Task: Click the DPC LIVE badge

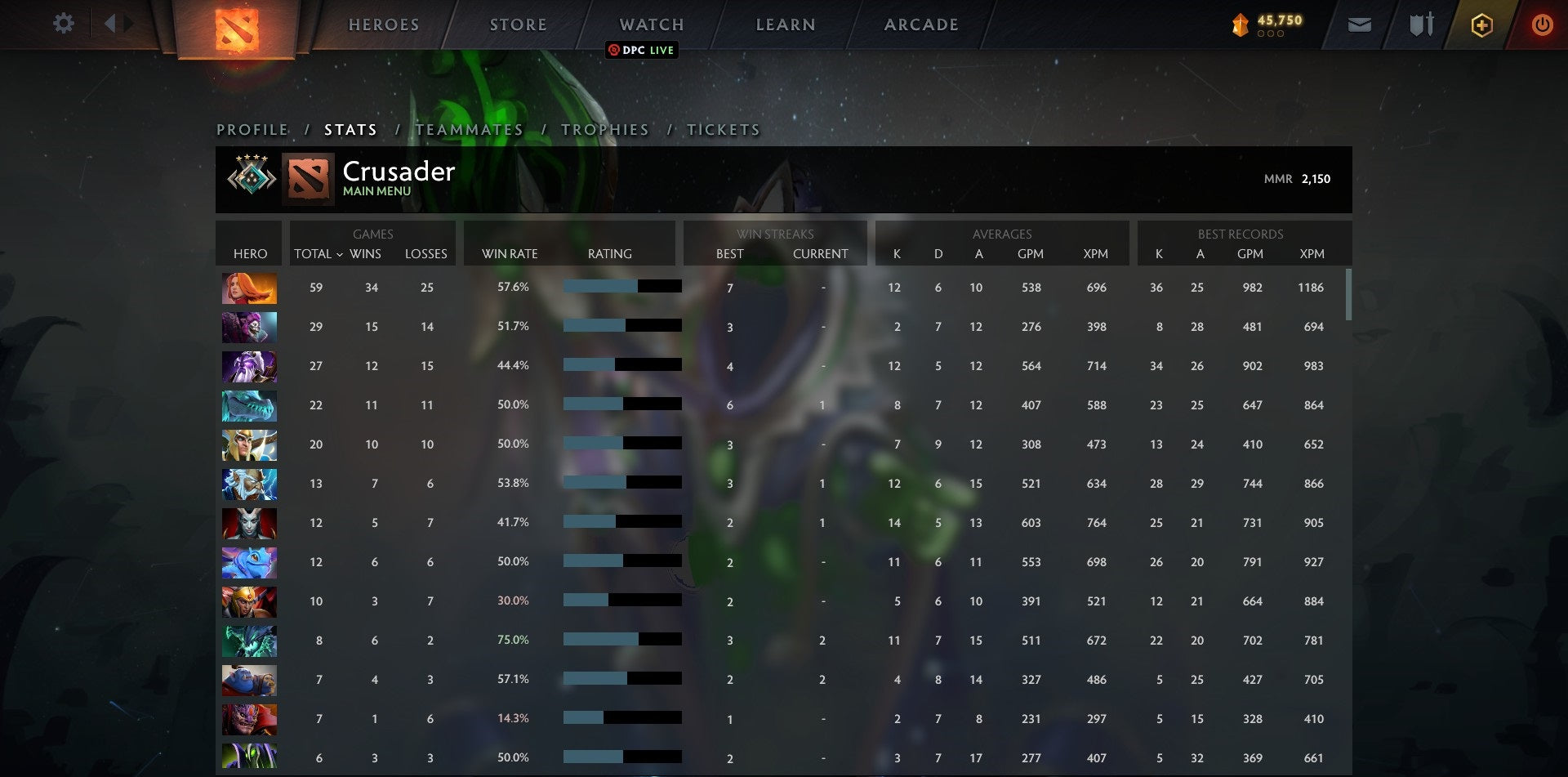Action: [x=642, y=50]
